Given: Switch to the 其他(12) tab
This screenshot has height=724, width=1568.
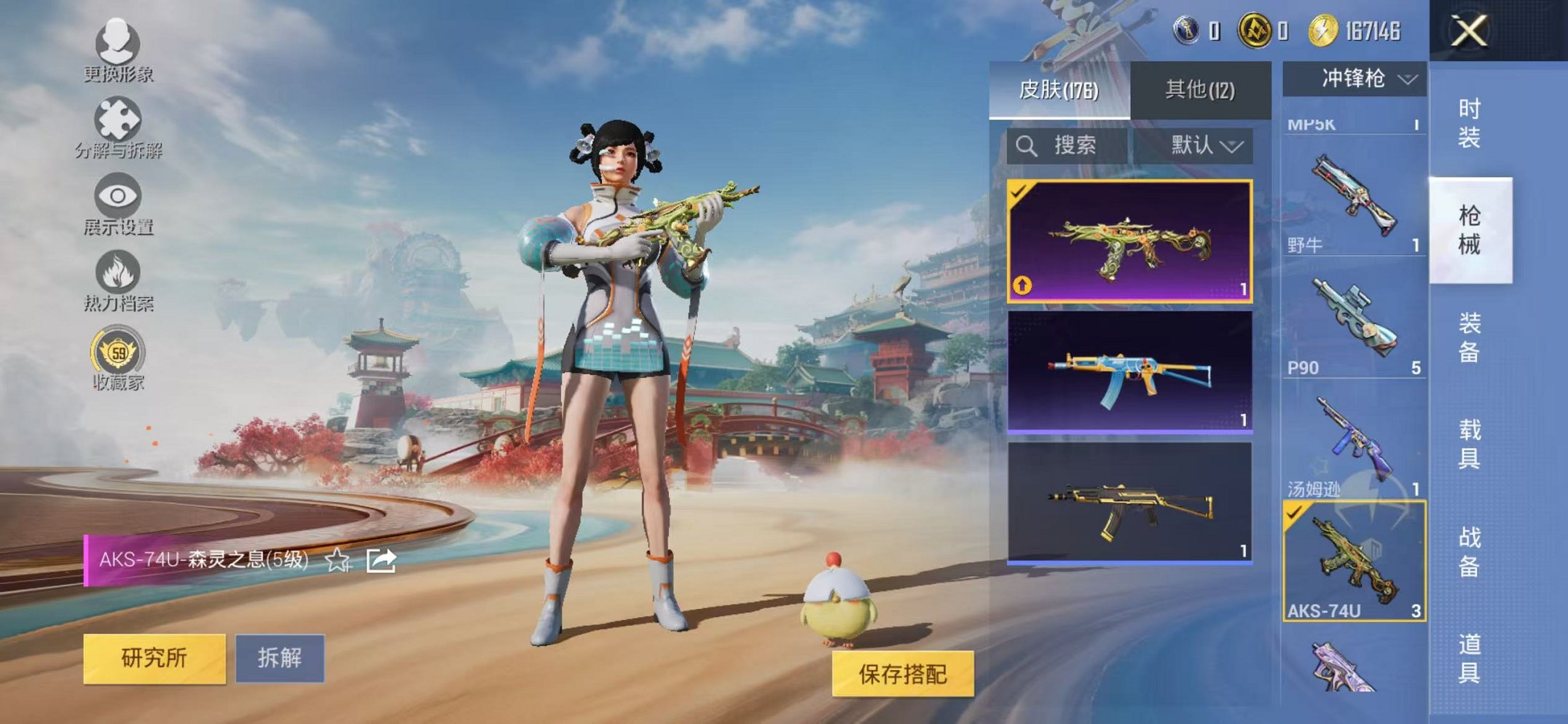Looking at the screenshot, I should (1201, 87).
